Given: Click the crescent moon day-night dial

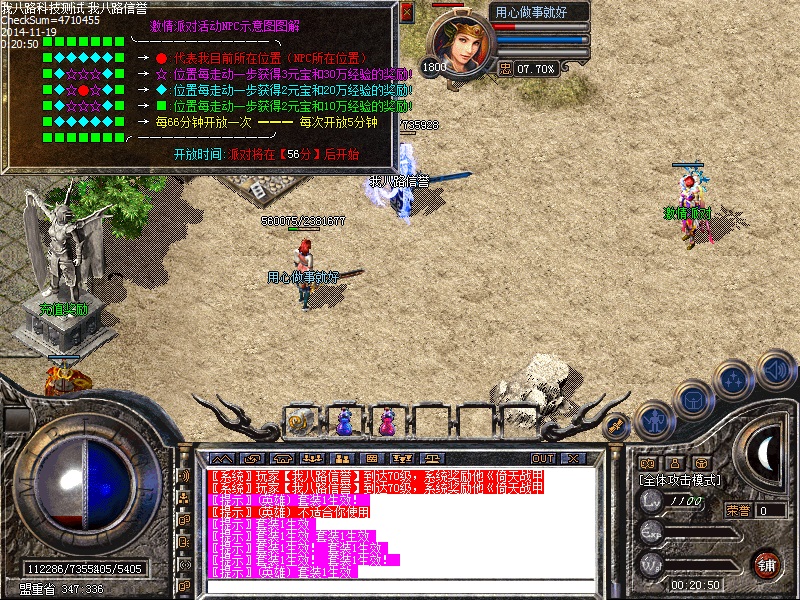Looking at the screenshot, I should pyautogui.click(x=767, y=455).
